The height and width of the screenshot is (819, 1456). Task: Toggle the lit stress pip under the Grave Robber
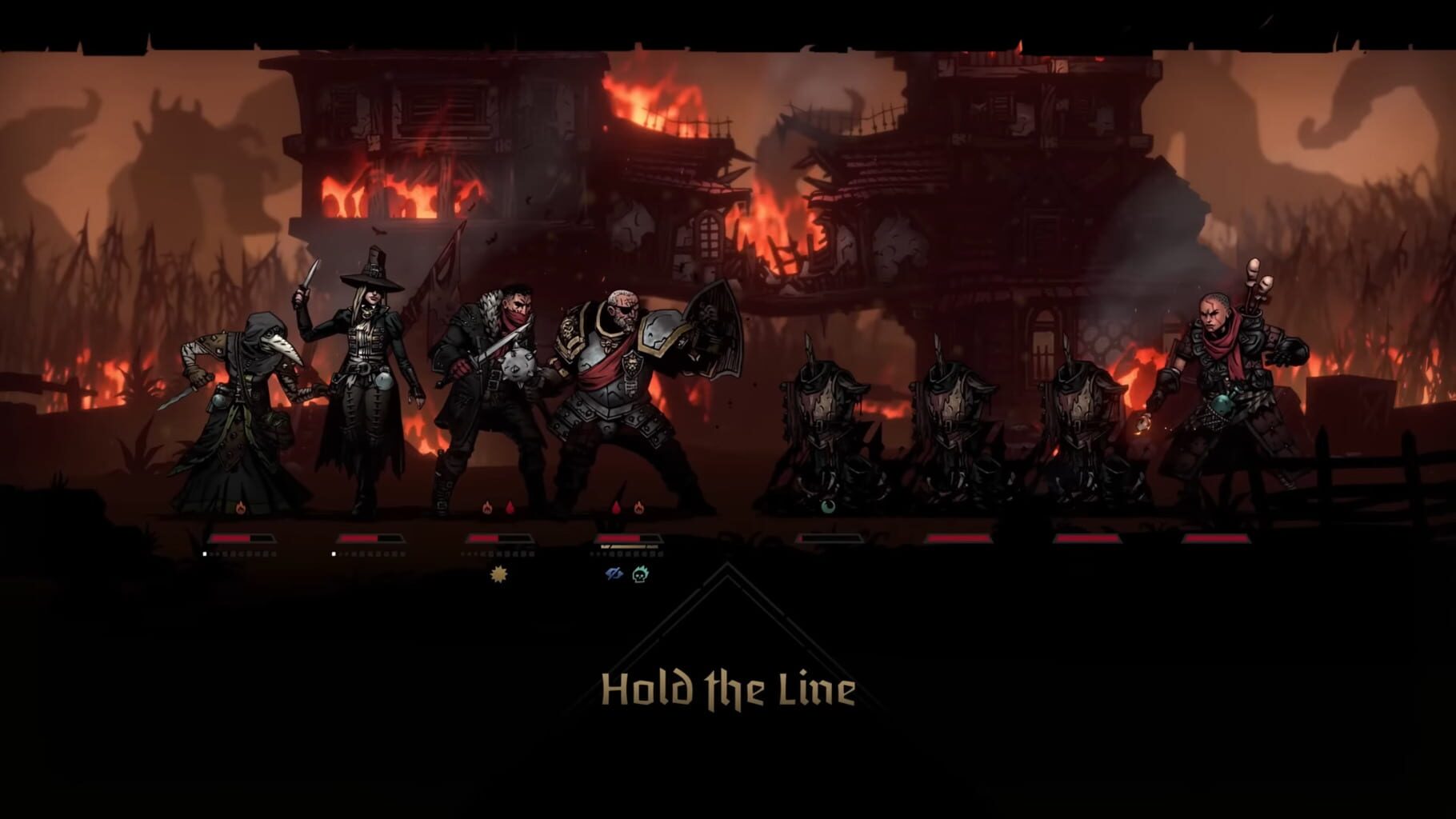coord(333,554)
